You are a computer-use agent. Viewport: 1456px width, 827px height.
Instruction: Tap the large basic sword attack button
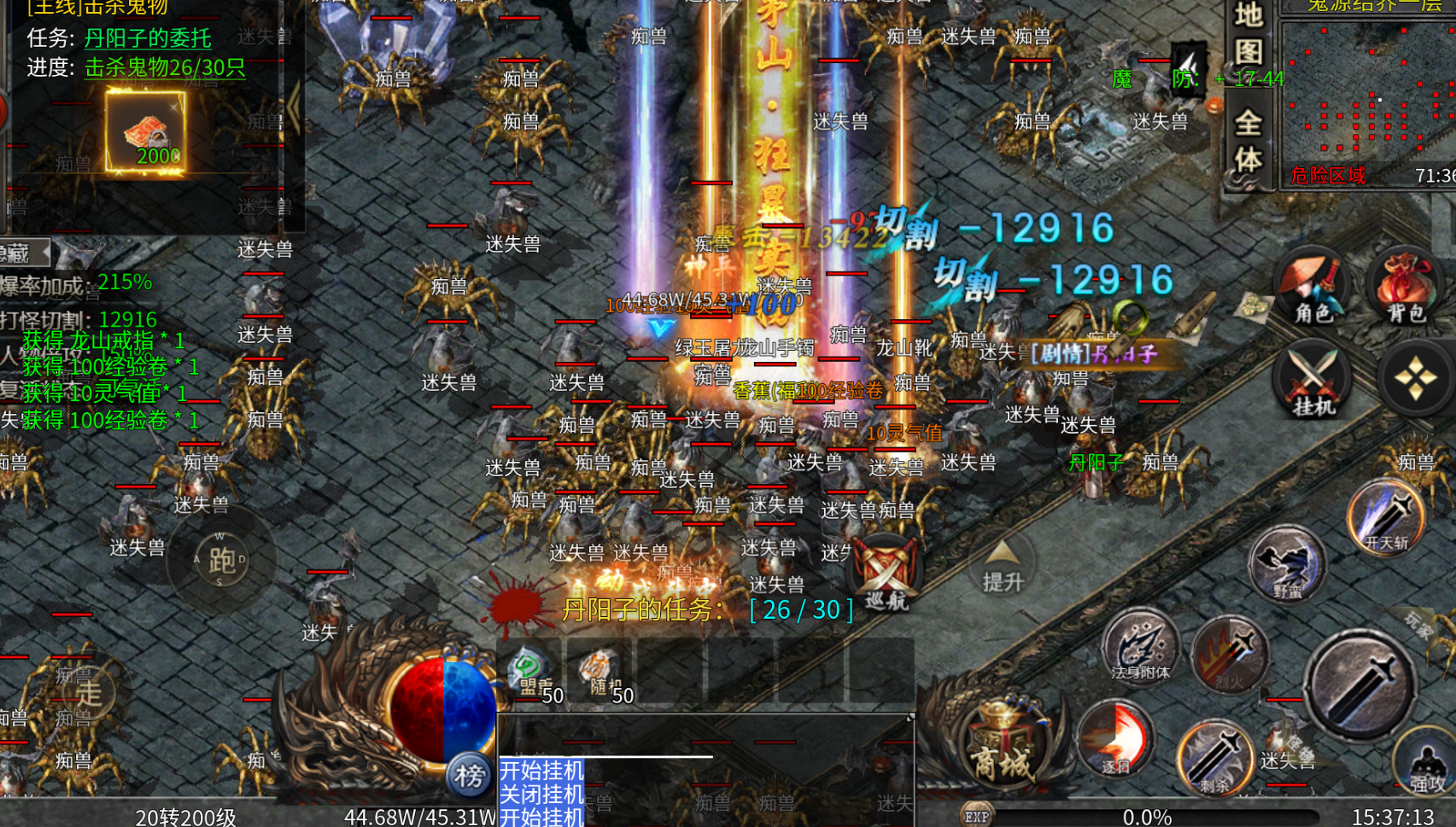click(x=1360, y=684)
